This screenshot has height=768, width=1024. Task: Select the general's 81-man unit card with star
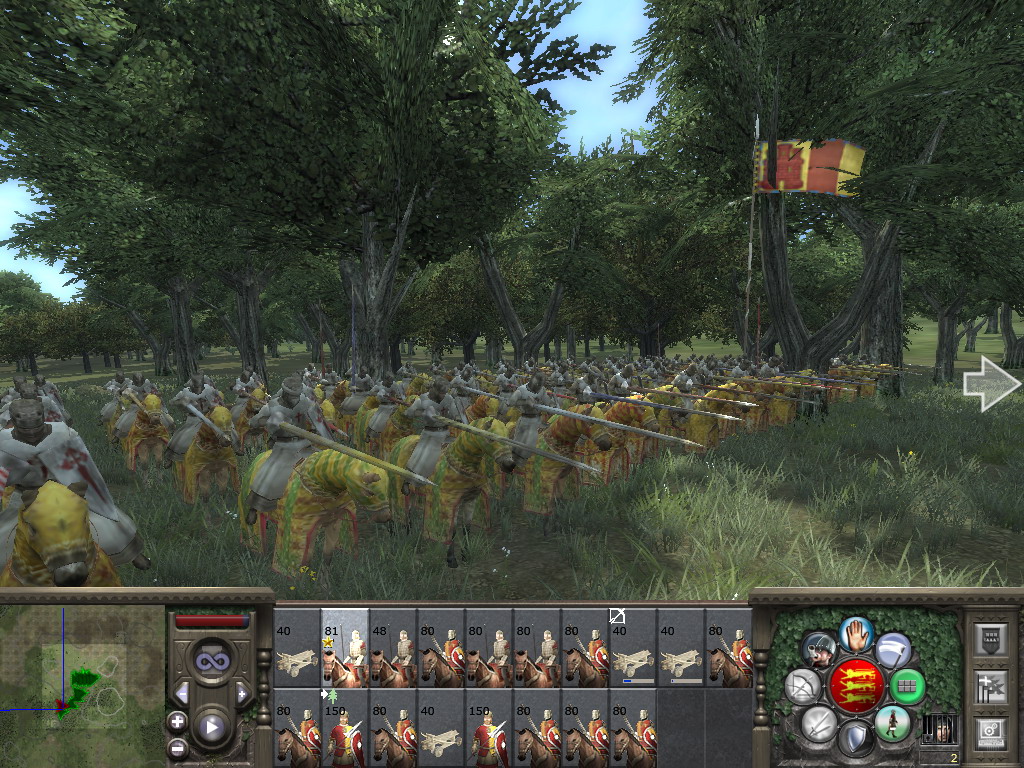tap(345, 647)
